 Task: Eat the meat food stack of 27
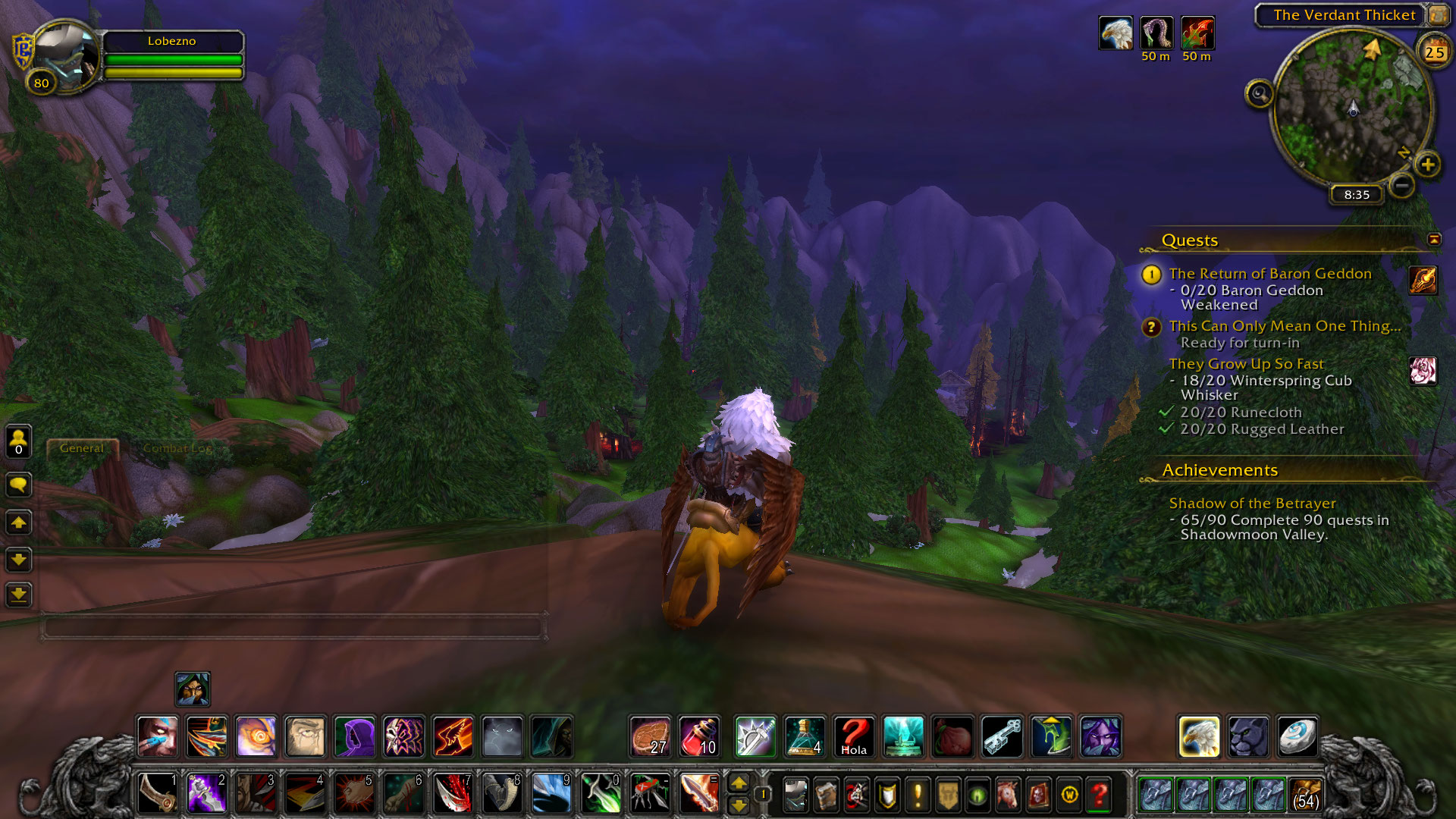tap(650, 736)
